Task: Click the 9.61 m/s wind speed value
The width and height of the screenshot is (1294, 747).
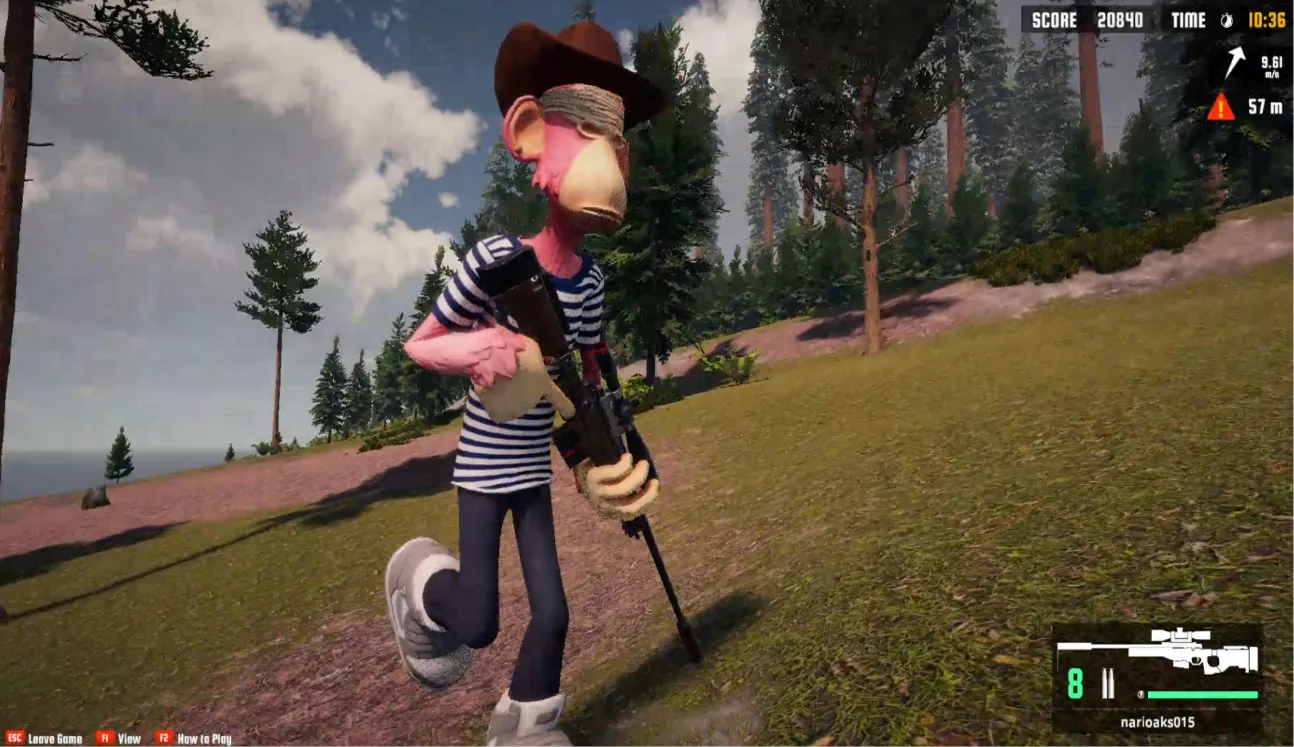Action: (1269, 64)
